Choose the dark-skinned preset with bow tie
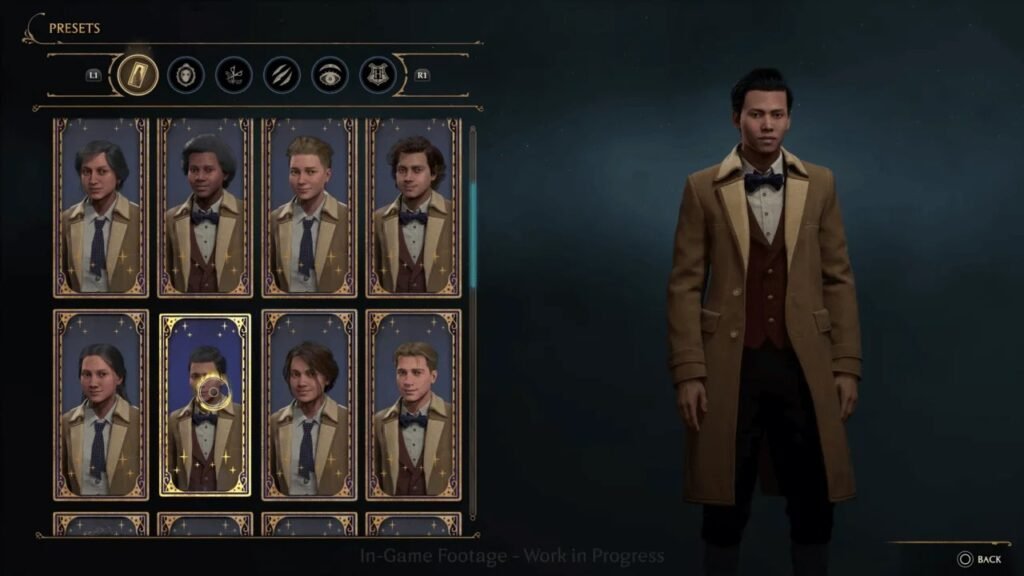The height and width of the screenshot is (576, 1024). [205, 207]
